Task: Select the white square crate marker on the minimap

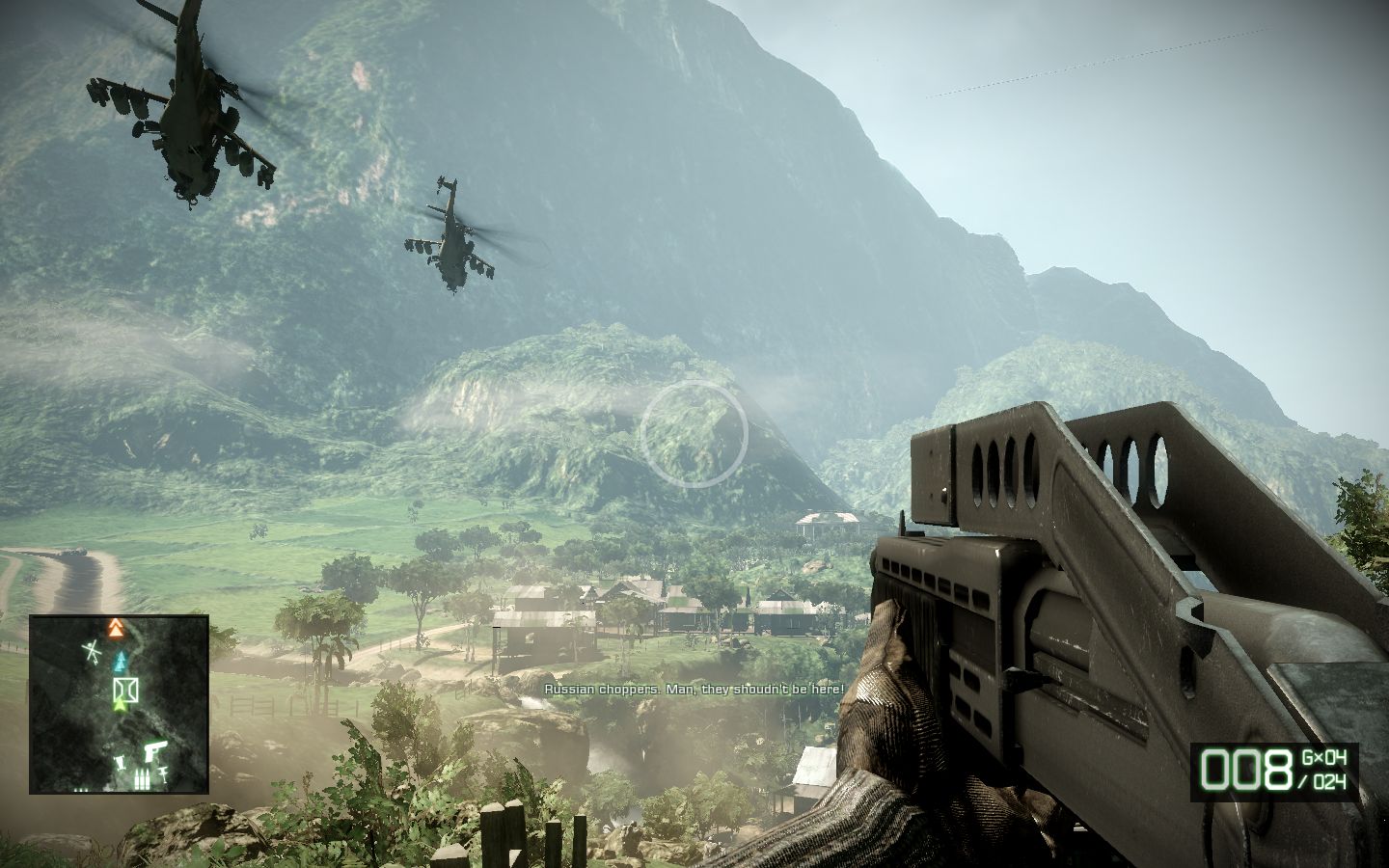Action: pyautogui.click(x=123, y=691)
